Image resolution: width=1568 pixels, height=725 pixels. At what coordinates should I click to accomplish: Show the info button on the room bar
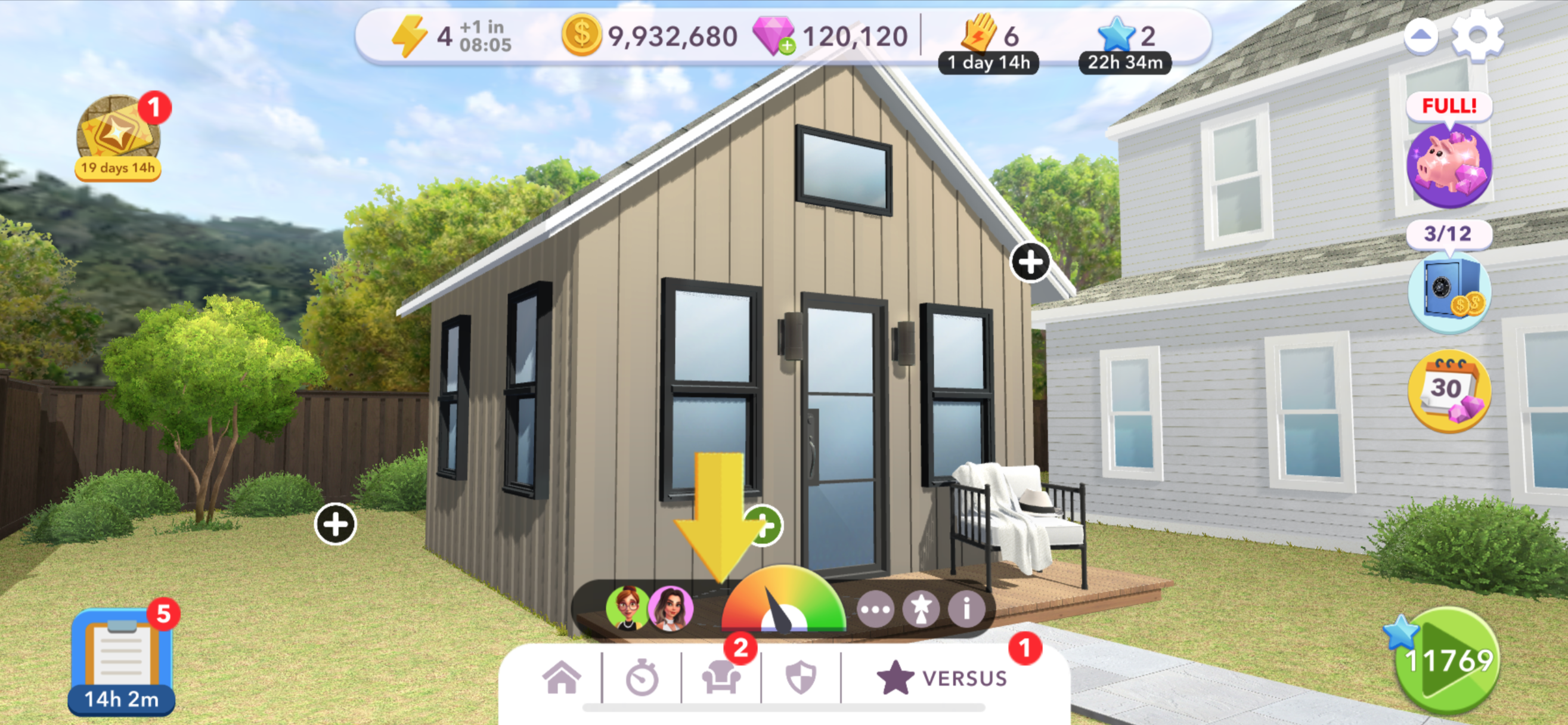966,608
